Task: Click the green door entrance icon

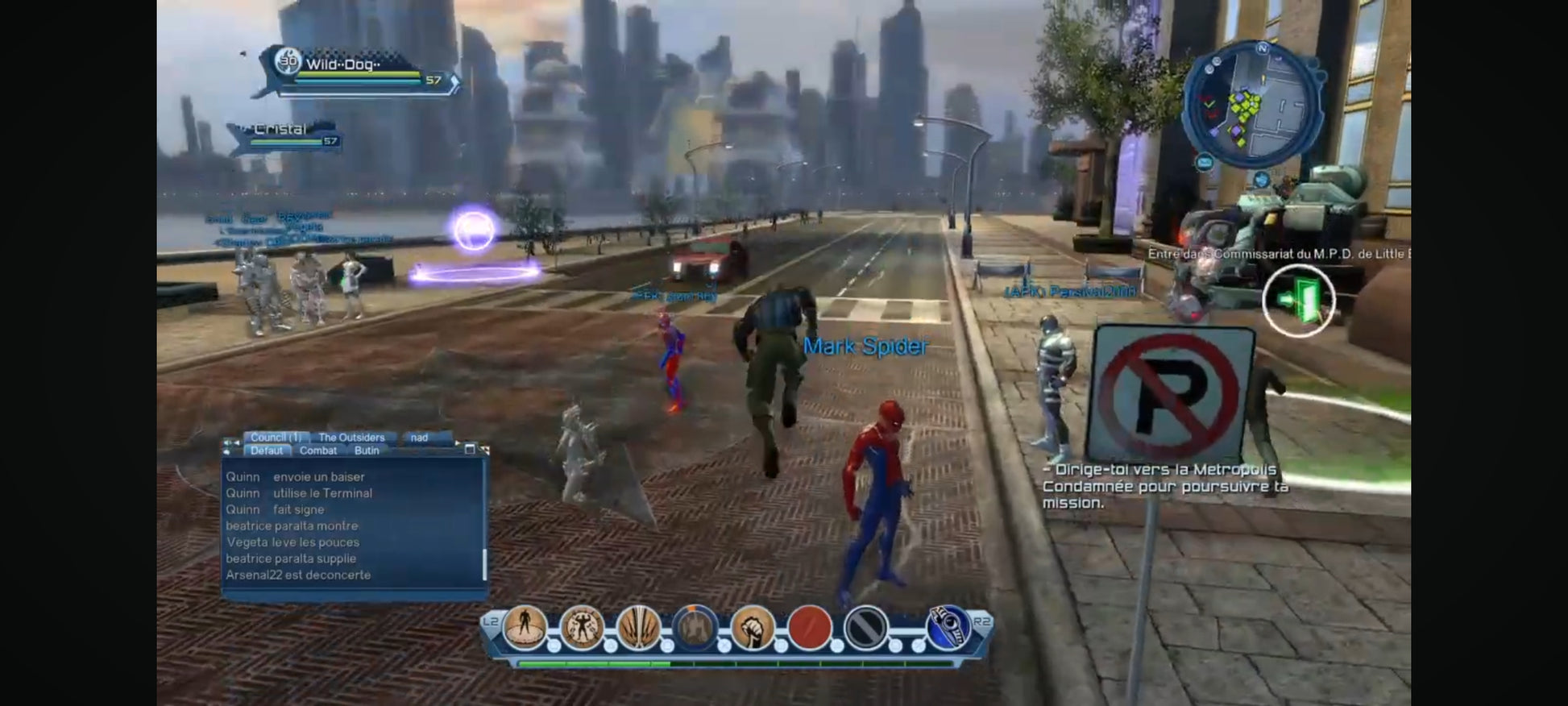Action: [1298, 301]
